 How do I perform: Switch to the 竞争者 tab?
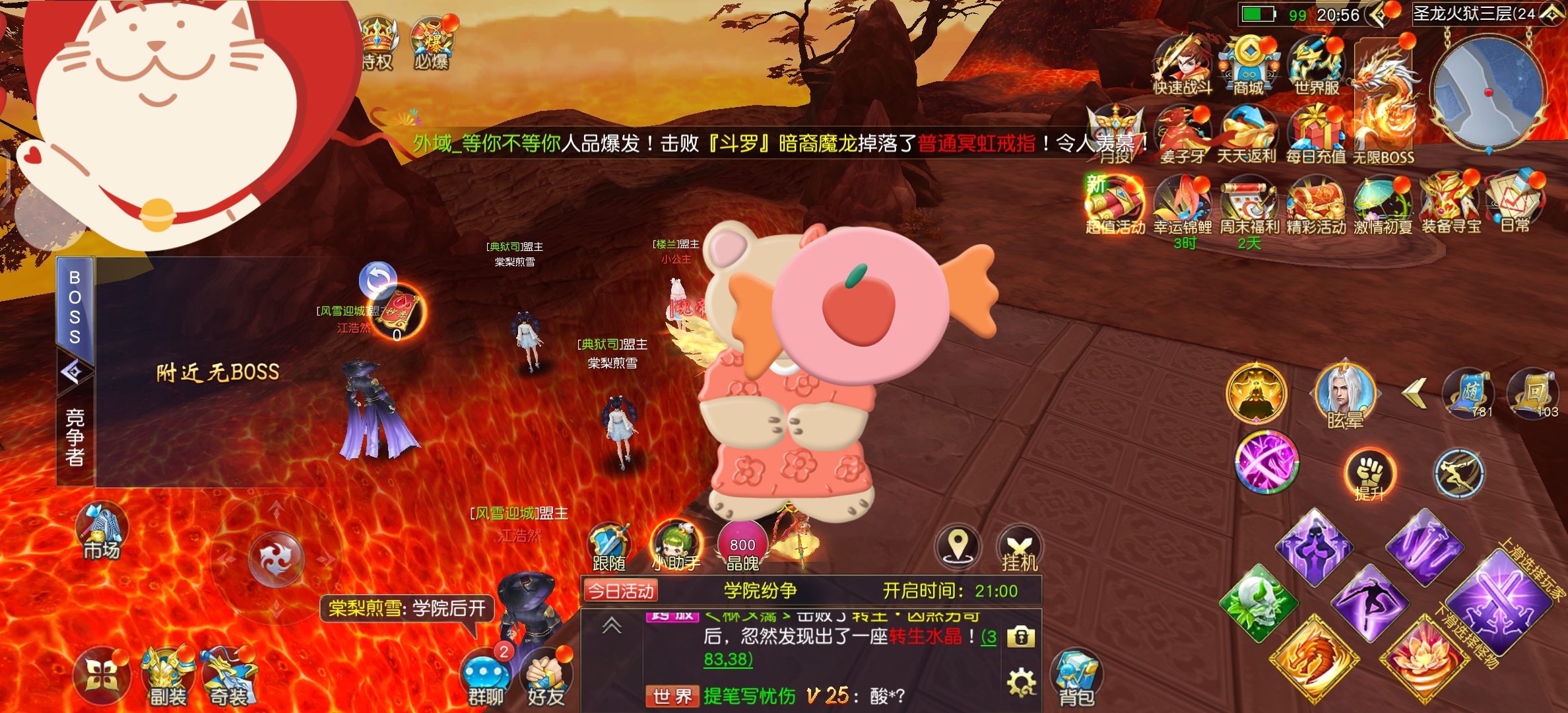(75, 437)
